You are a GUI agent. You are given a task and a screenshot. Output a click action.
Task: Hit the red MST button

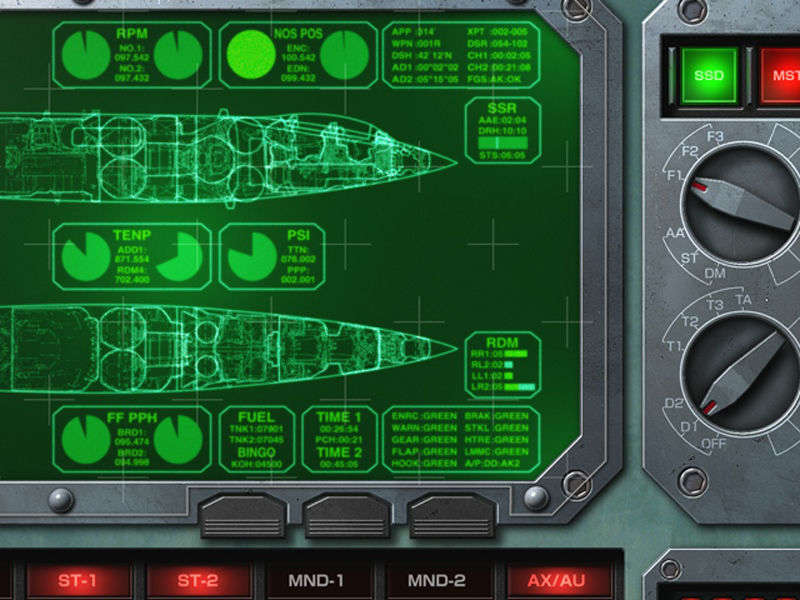pyautogui.click(x=781, y=75)
